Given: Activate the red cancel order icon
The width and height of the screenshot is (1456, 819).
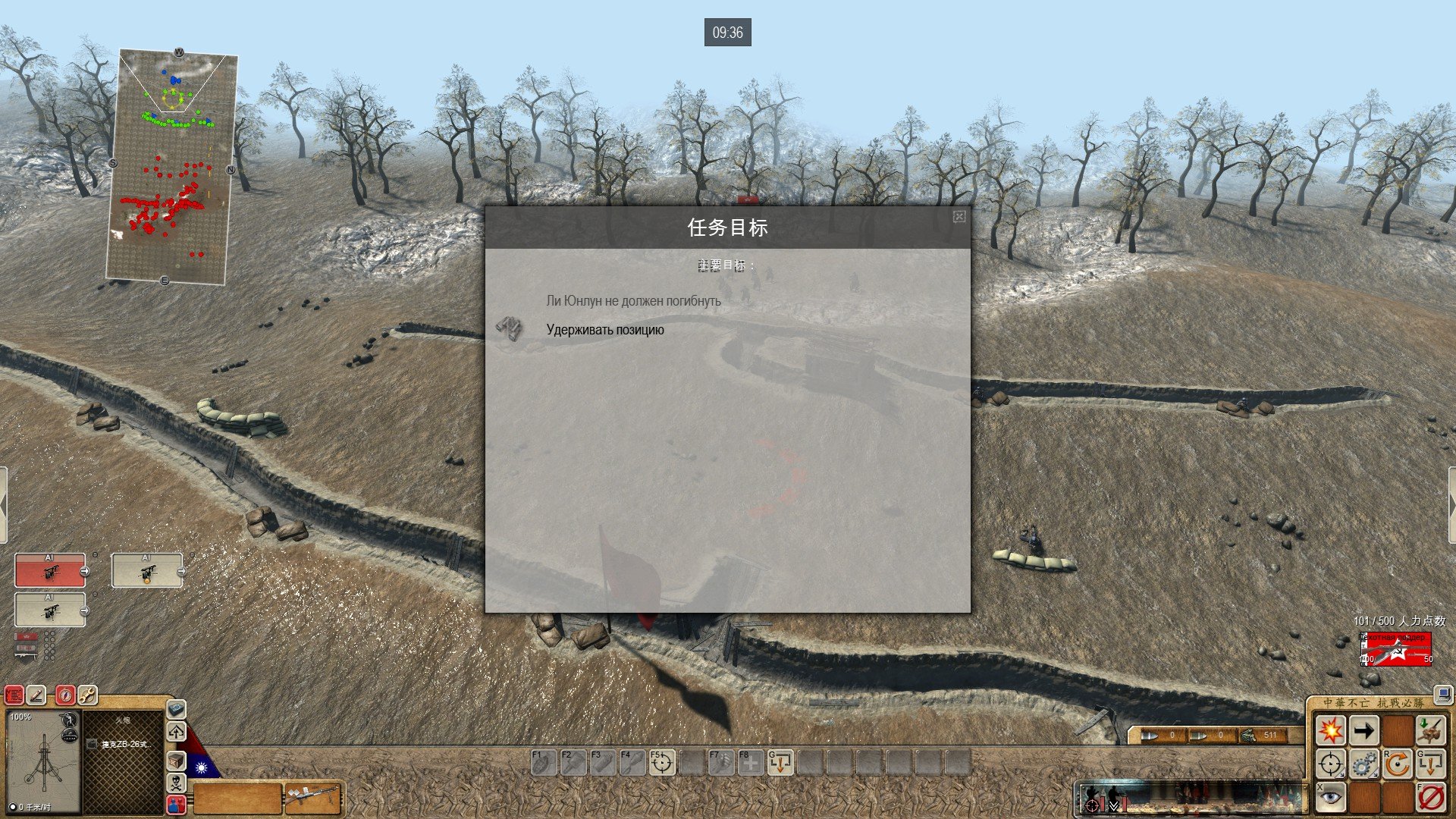Looking at the screenshot, I should point(1430,797).
